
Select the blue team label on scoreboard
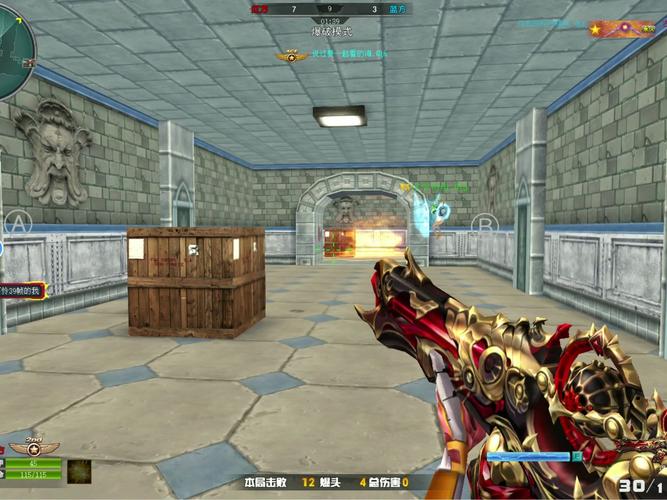pyautogui.click(x=397, y=9)
